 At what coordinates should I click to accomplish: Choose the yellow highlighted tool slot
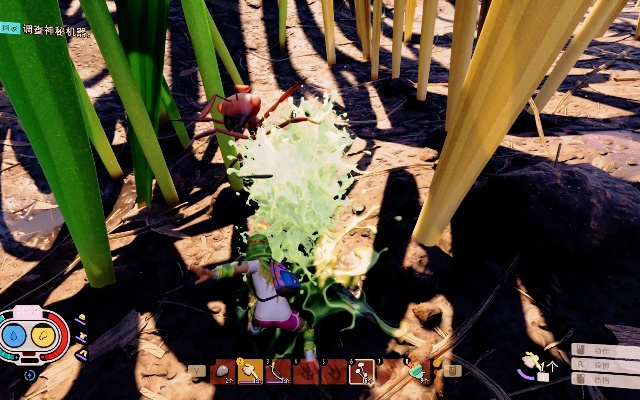click(250, 371)
